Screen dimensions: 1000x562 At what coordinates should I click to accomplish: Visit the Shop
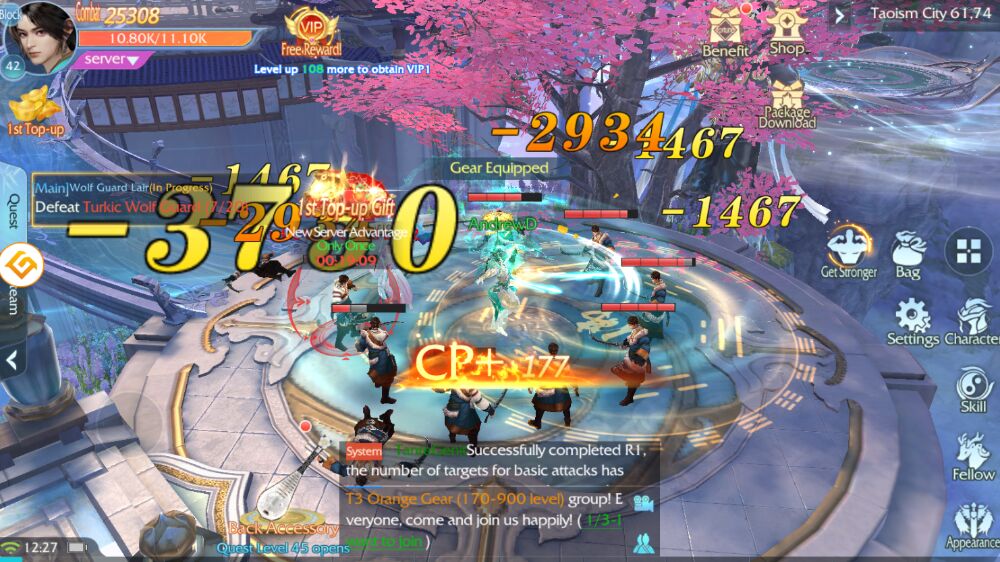point(788,30)
